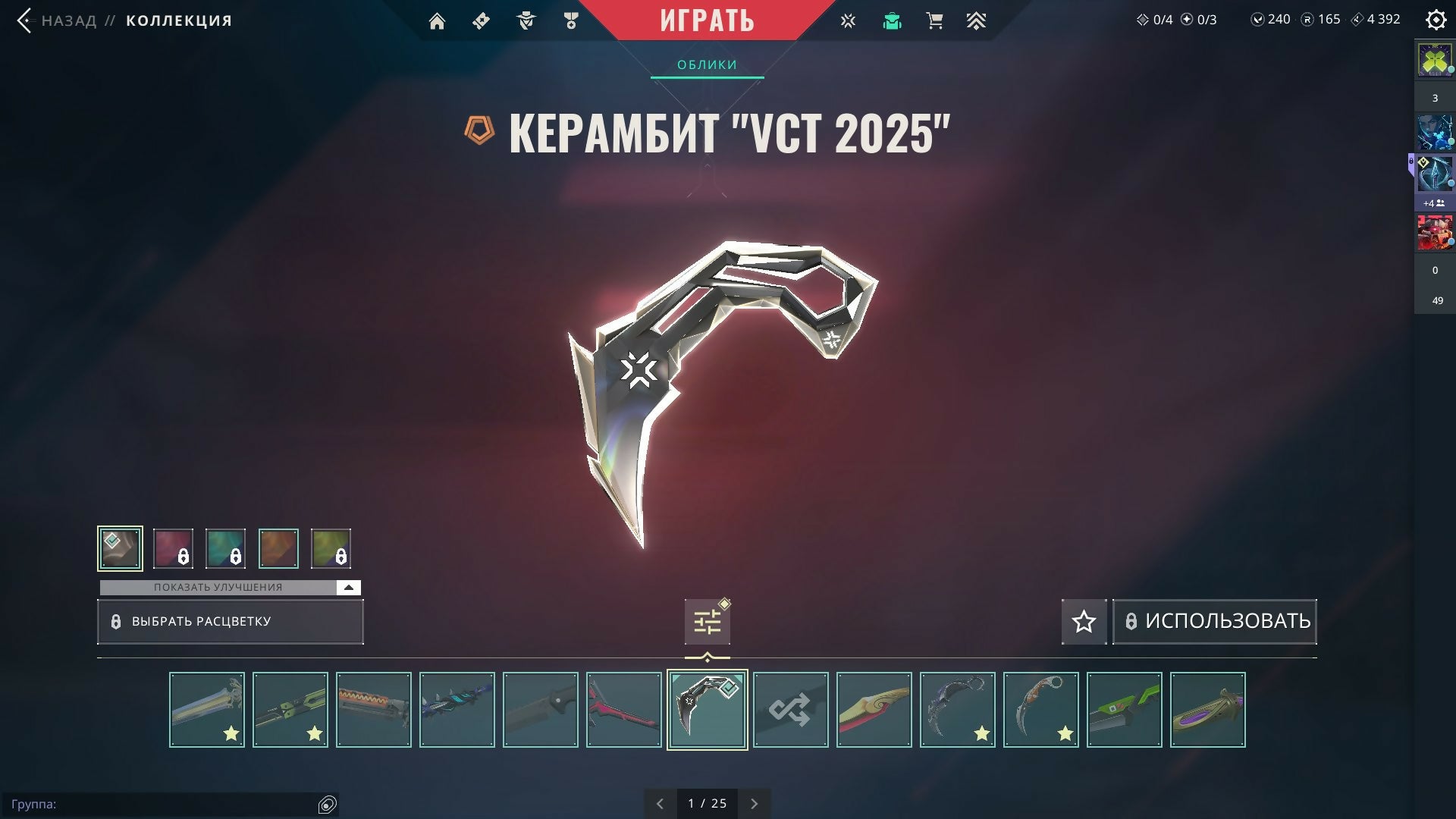This screenshot has height=819, width=1456.
Task: Choose the locked green color variant
Action: [331, 548]
